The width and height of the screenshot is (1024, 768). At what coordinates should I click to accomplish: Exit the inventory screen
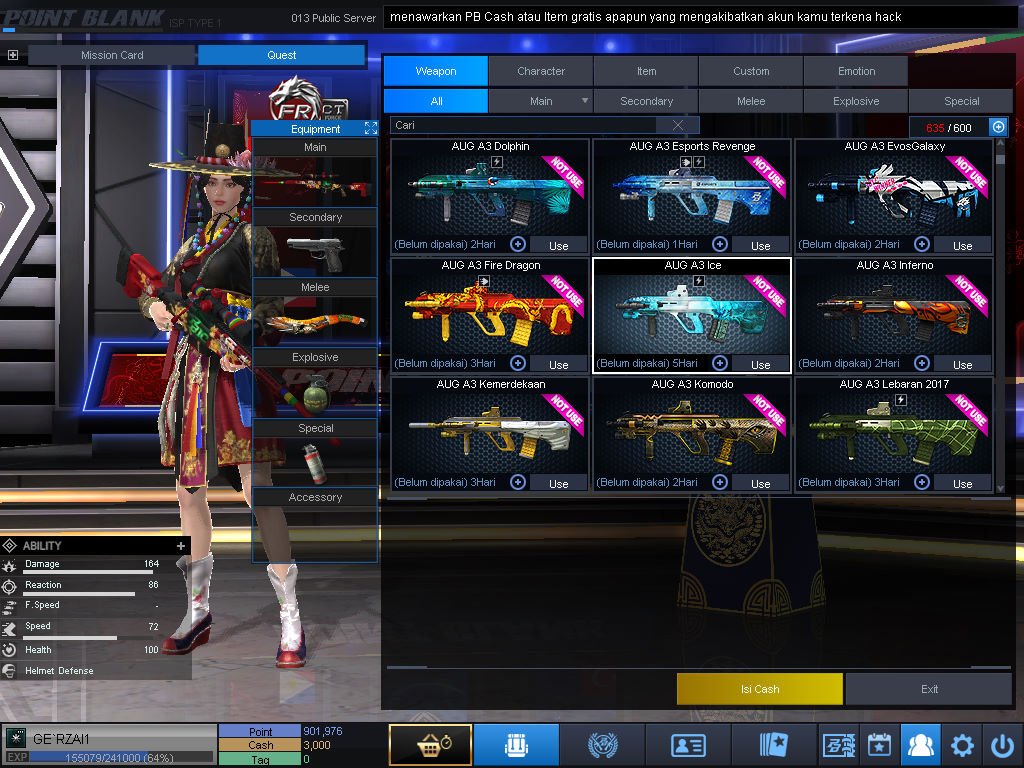click(x=929, y=689)
